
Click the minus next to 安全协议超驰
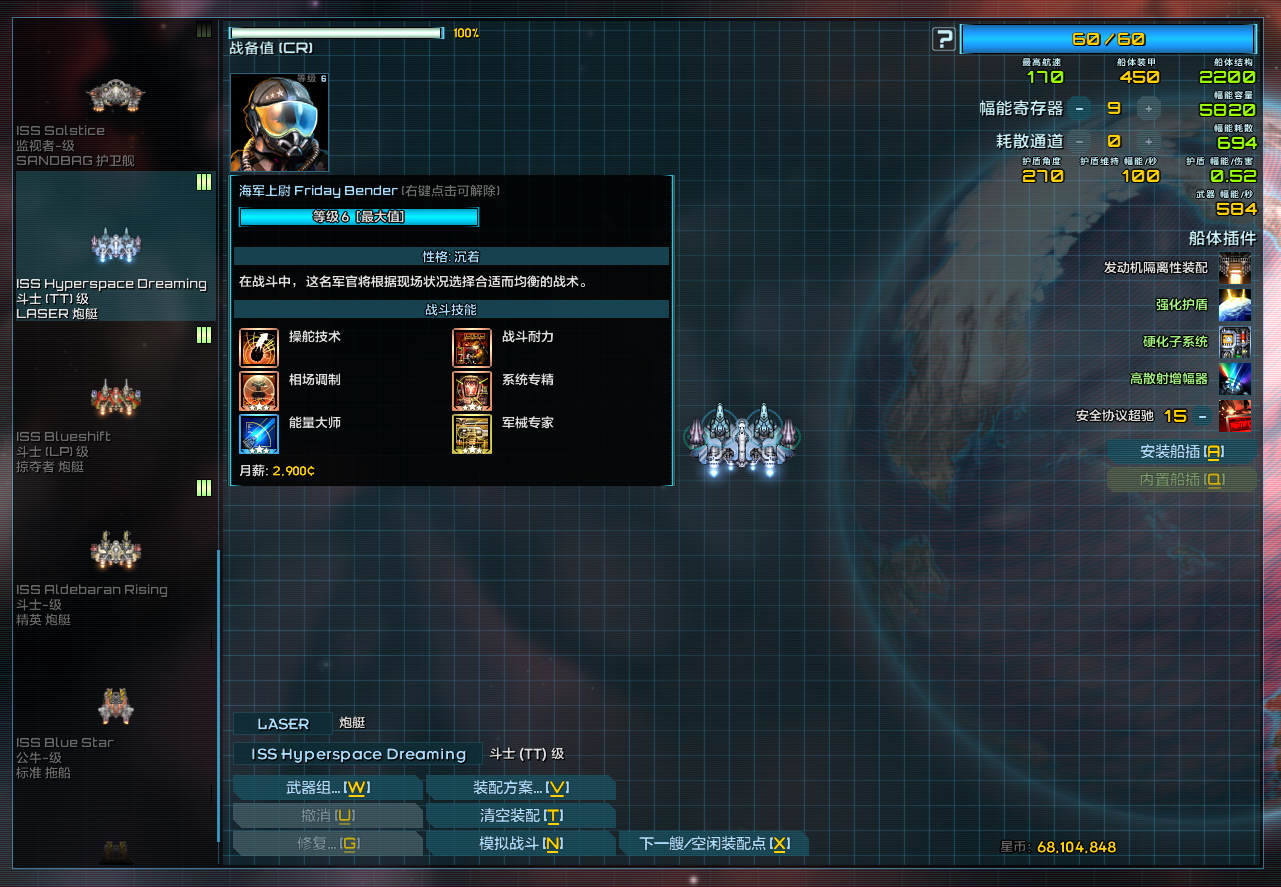tap(1203, 416)
